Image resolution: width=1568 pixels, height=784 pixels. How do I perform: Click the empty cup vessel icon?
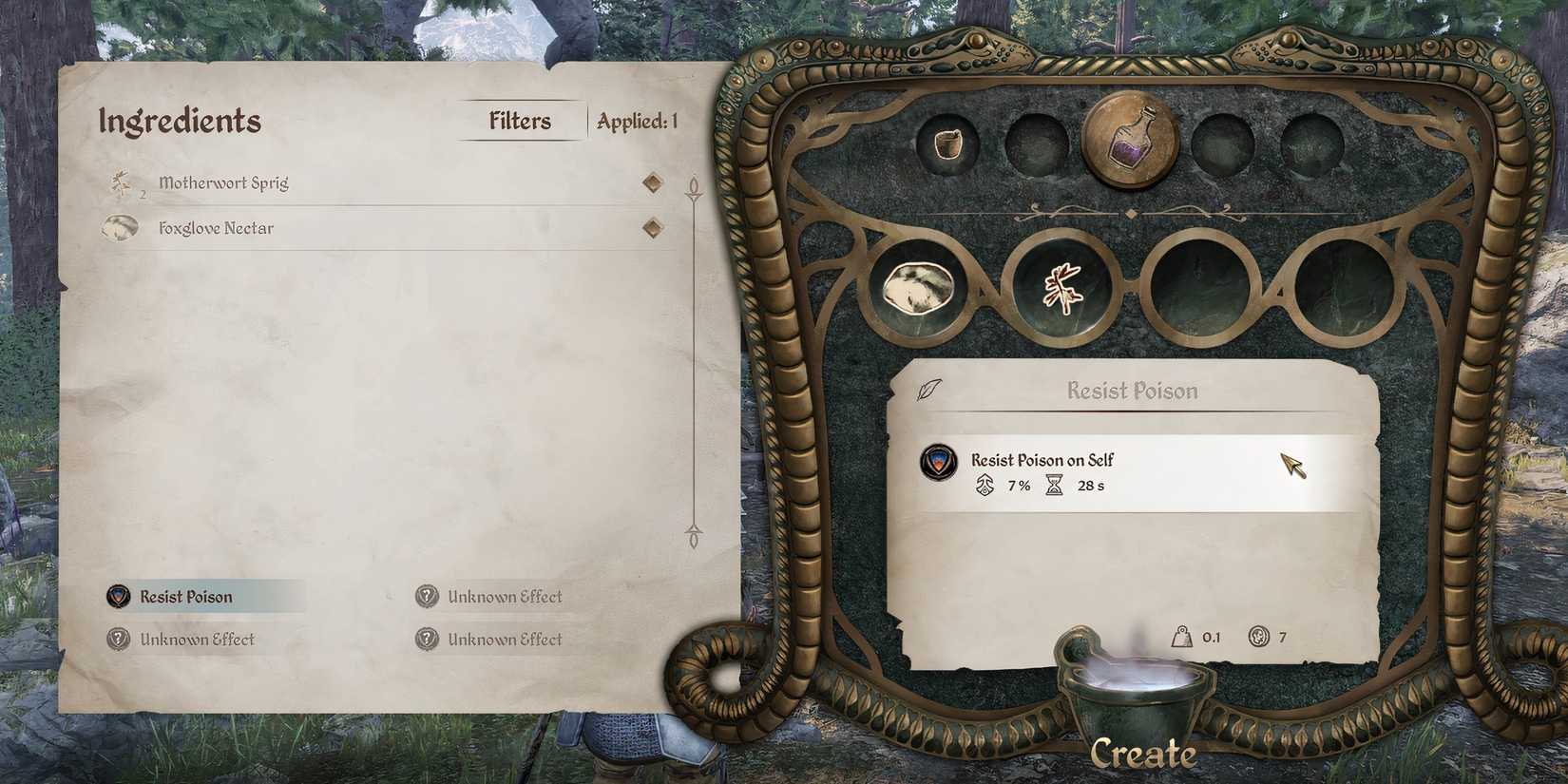[947, 144]
